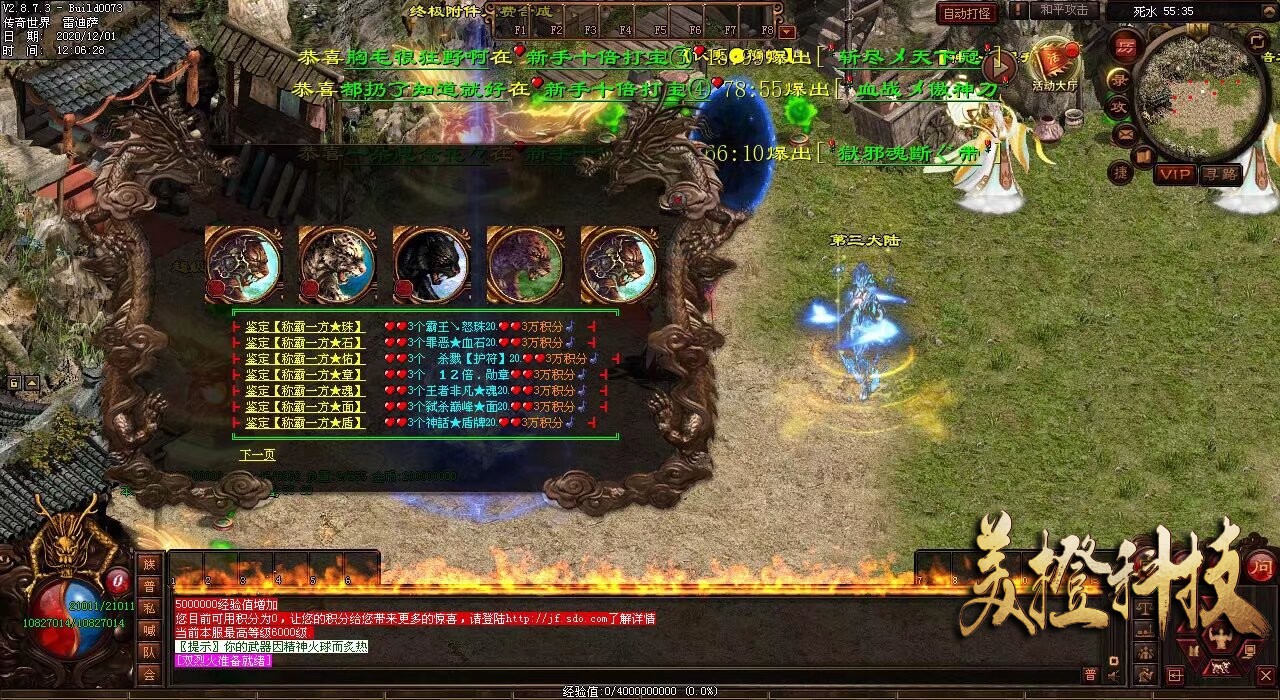
Task: Activate the 寻路 pathfinding button
Action: (1220, 175)
